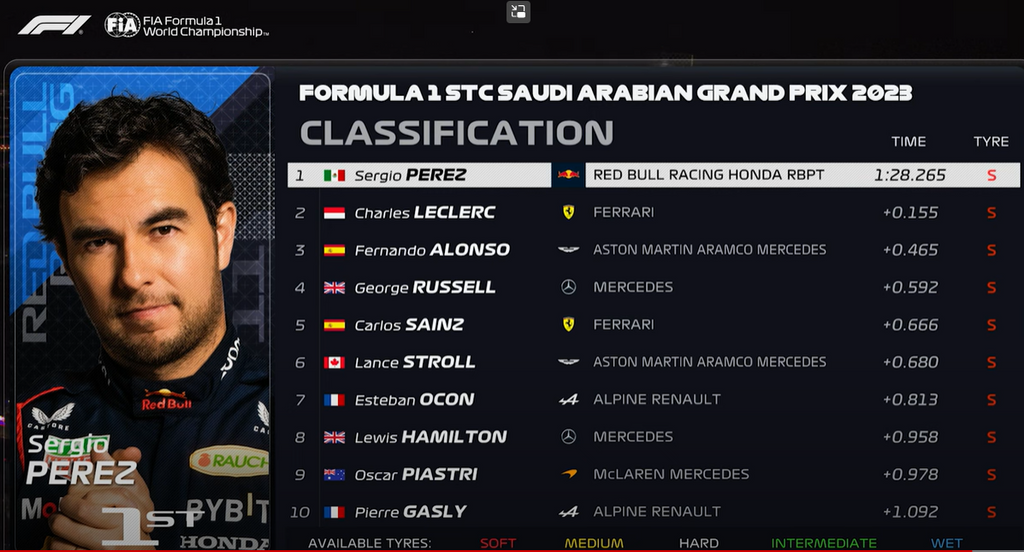Viewport: 1024px width, 552px height.
Task: Choose Lewis Hamilton in the classification
Action: (430, 437)
